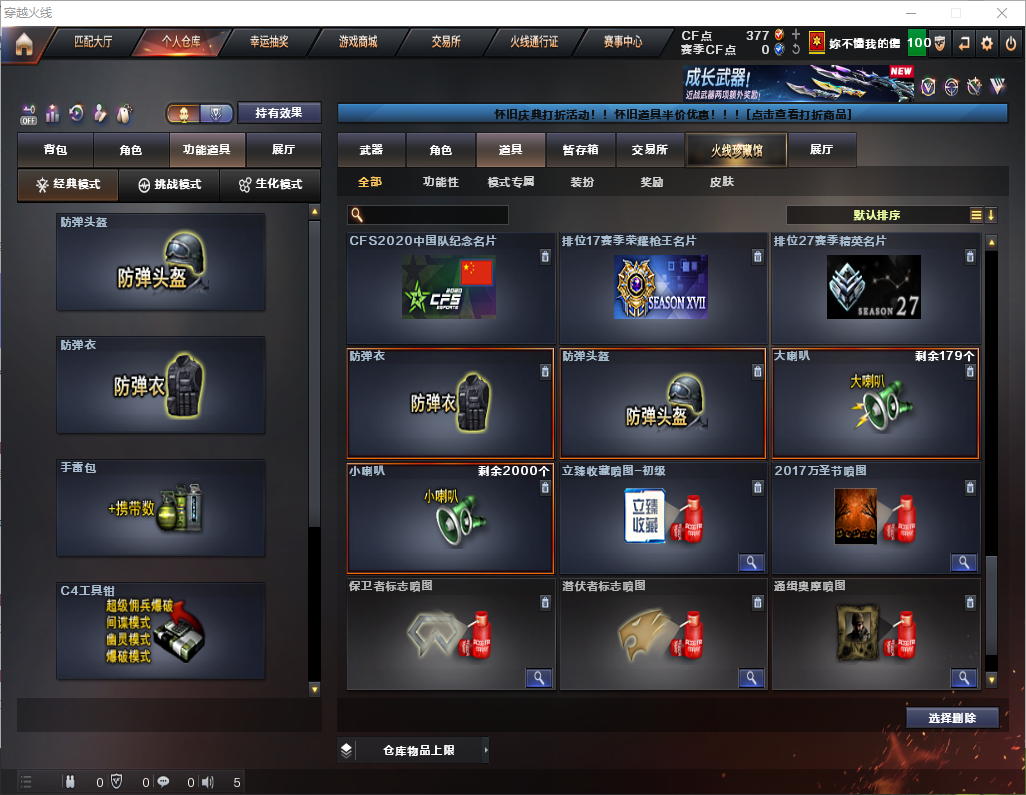Filter items by 功能性 category
This screenshot has height=795, width=1026.
(x=440, y=182)
